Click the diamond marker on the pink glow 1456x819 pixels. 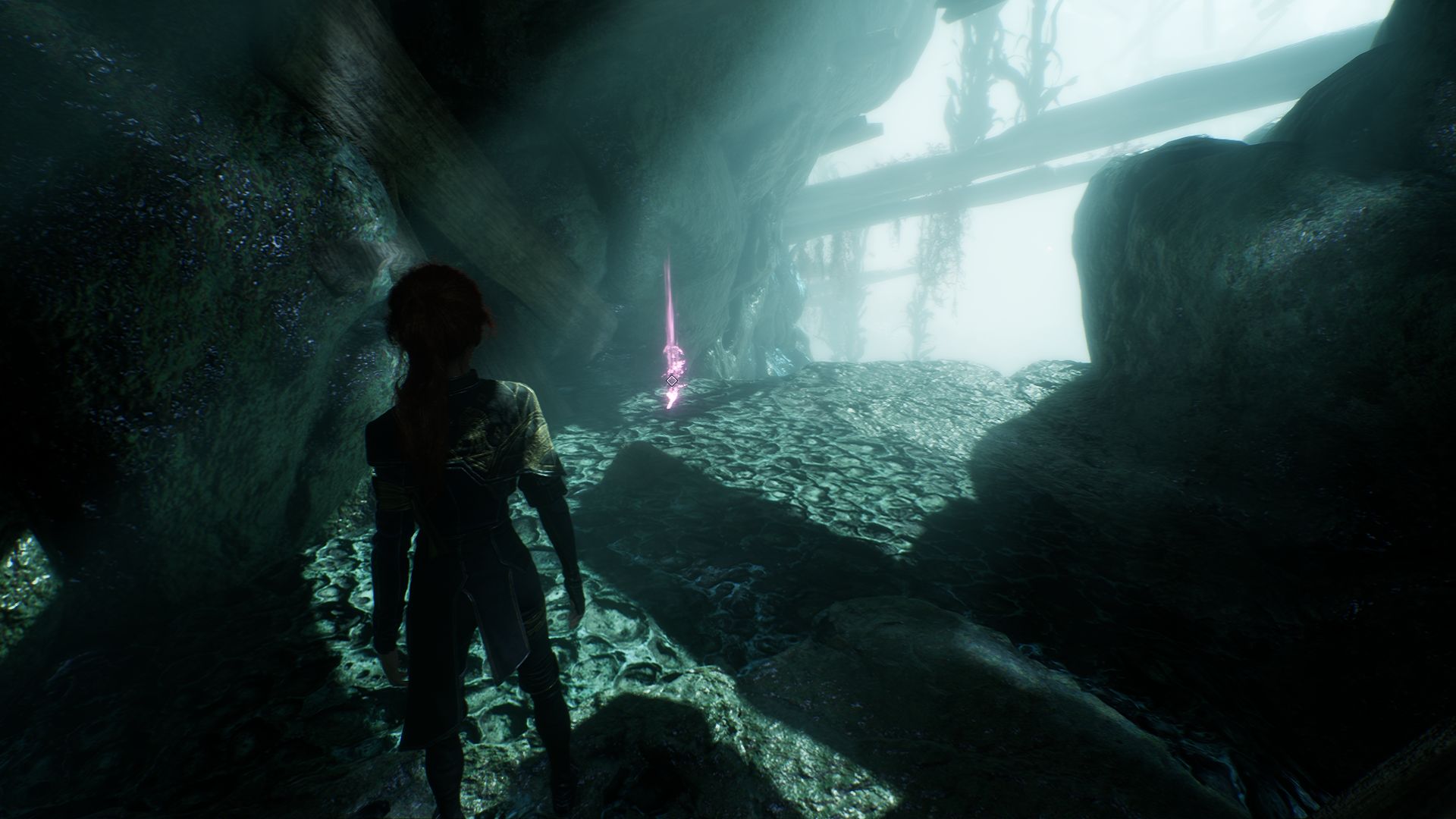[671, 380]
